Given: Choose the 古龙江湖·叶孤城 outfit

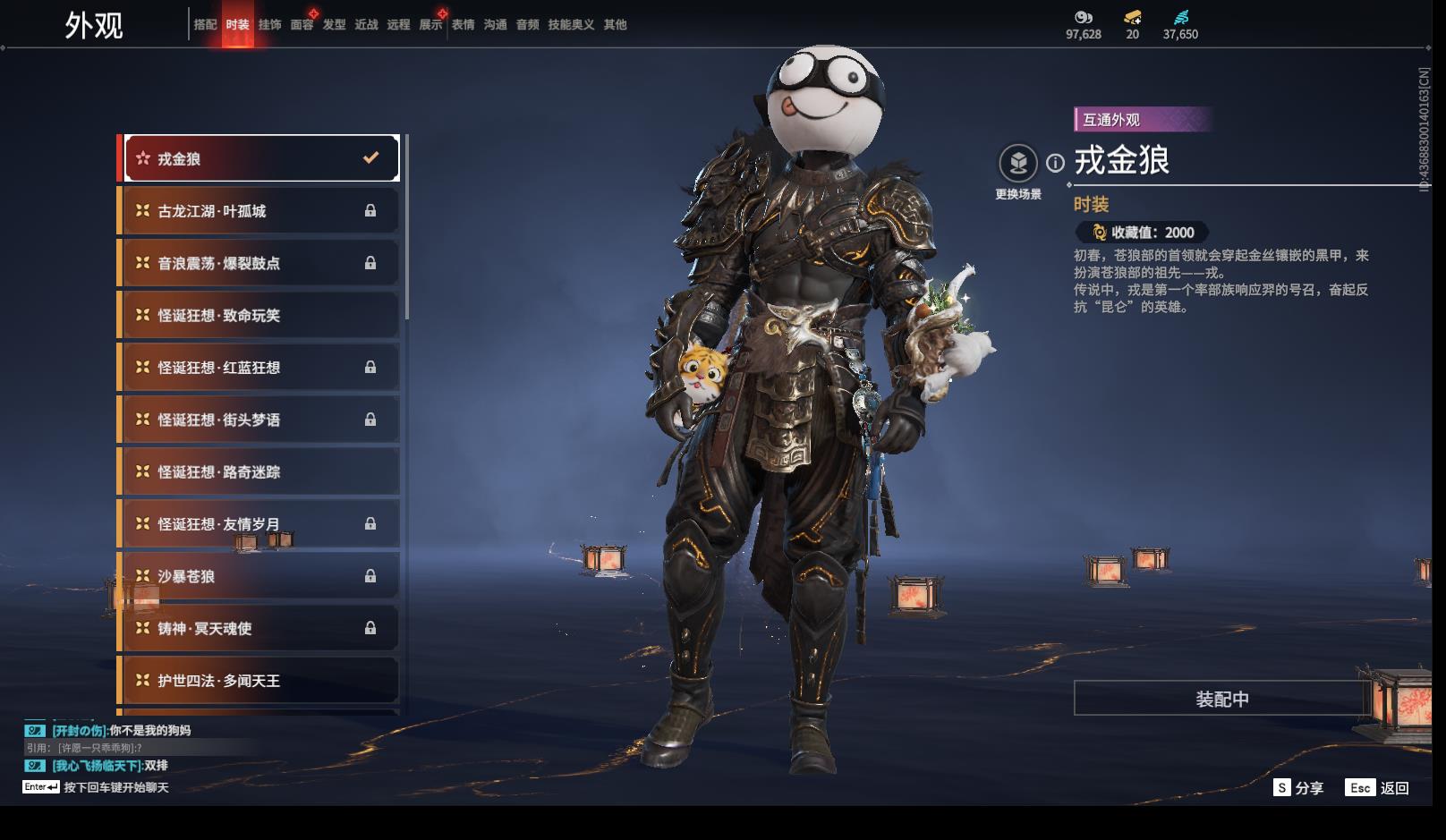Looking at the screenshot, I should [260, 211].
